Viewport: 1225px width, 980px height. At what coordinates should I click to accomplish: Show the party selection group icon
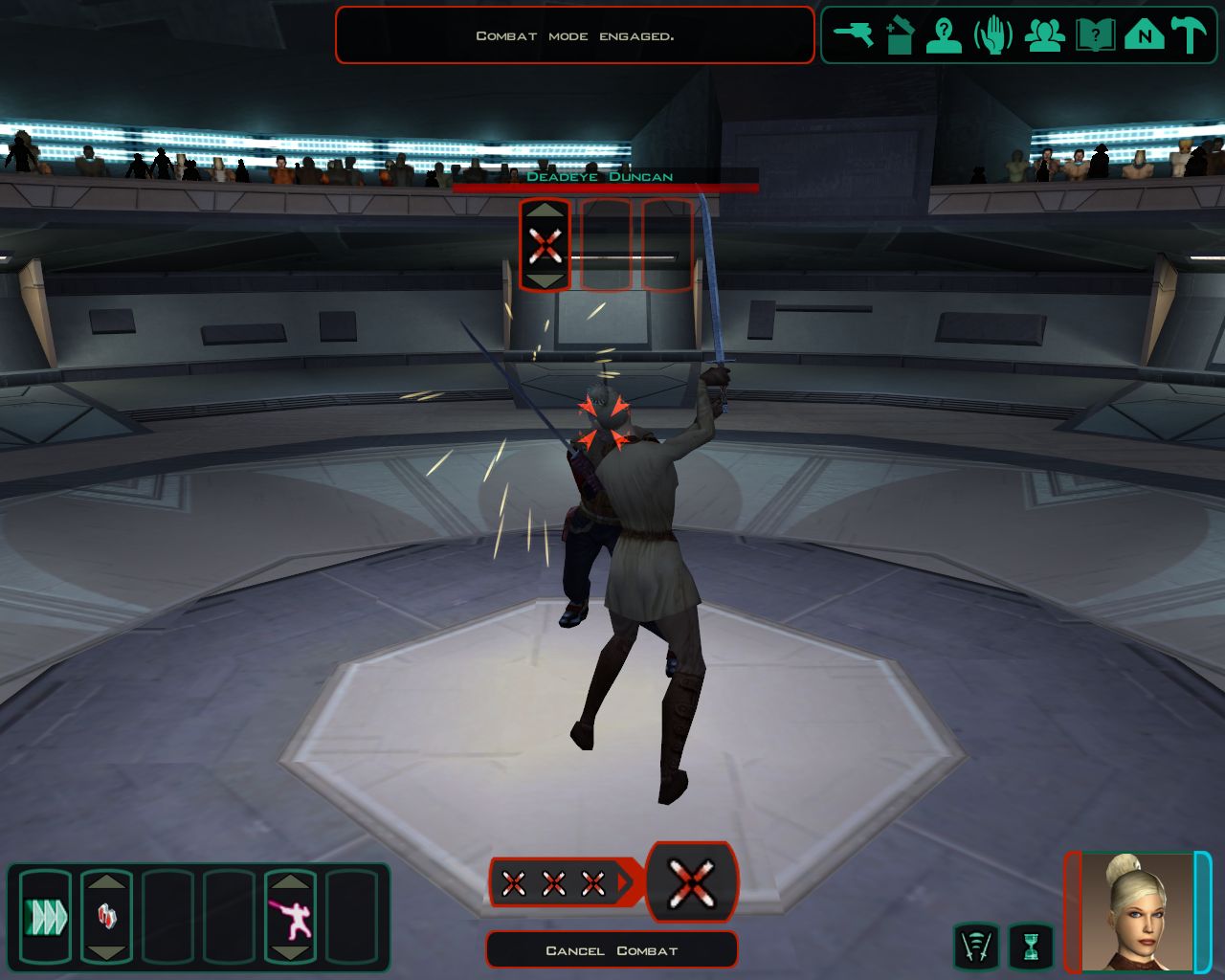point(1044,36)
